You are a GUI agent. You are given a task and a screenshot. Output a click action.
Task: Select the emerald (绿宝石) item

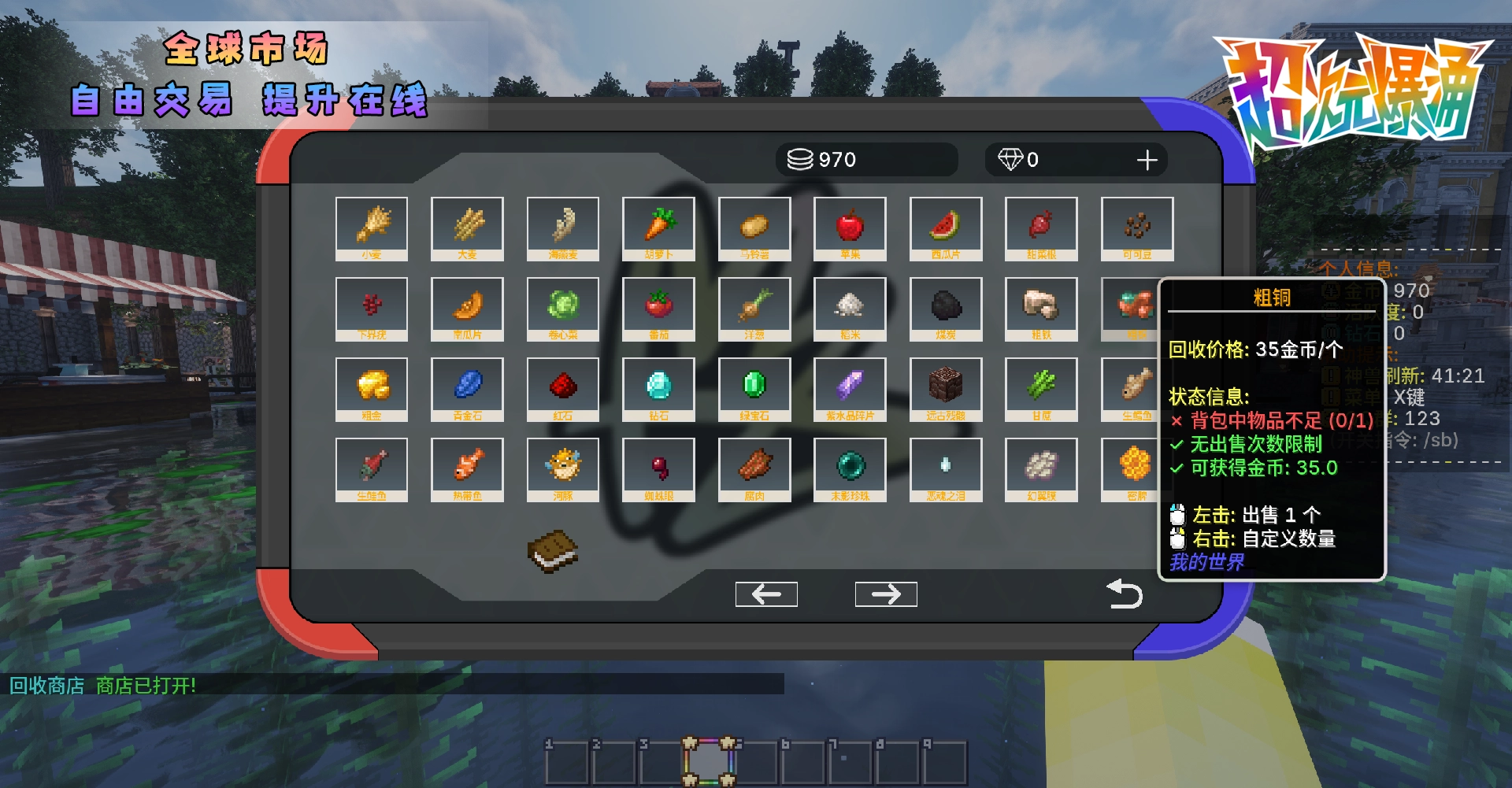[754, 388]
